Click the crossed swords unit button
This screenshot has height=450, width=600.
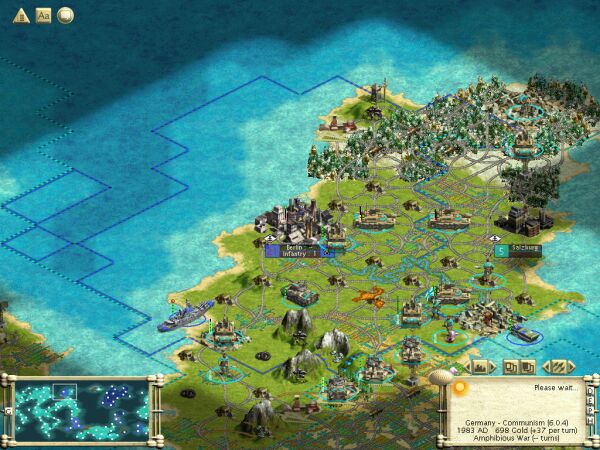557,366
